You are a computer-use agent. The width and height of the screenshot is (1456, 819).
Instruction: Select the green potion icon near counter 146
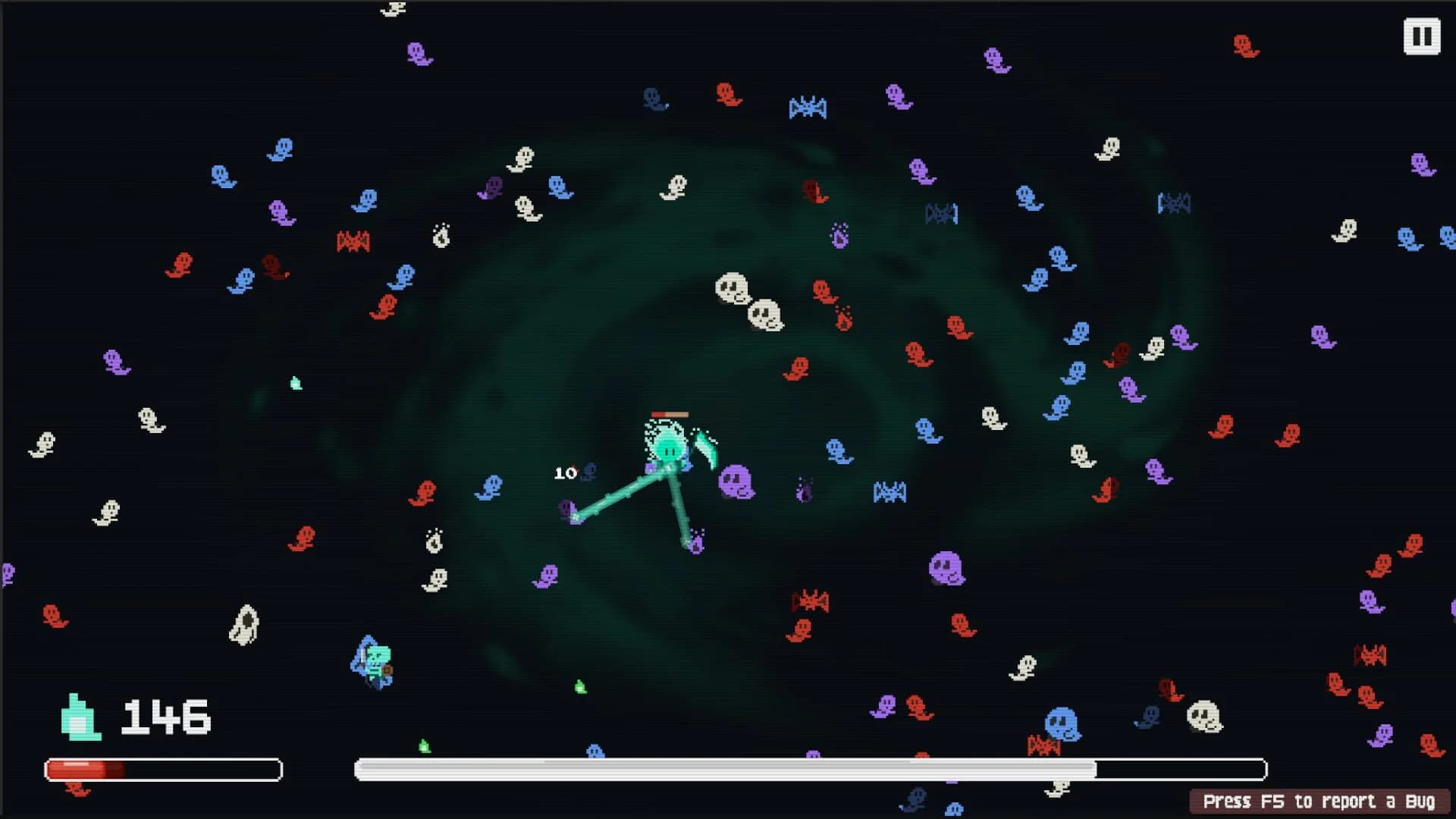click(80, 715)
